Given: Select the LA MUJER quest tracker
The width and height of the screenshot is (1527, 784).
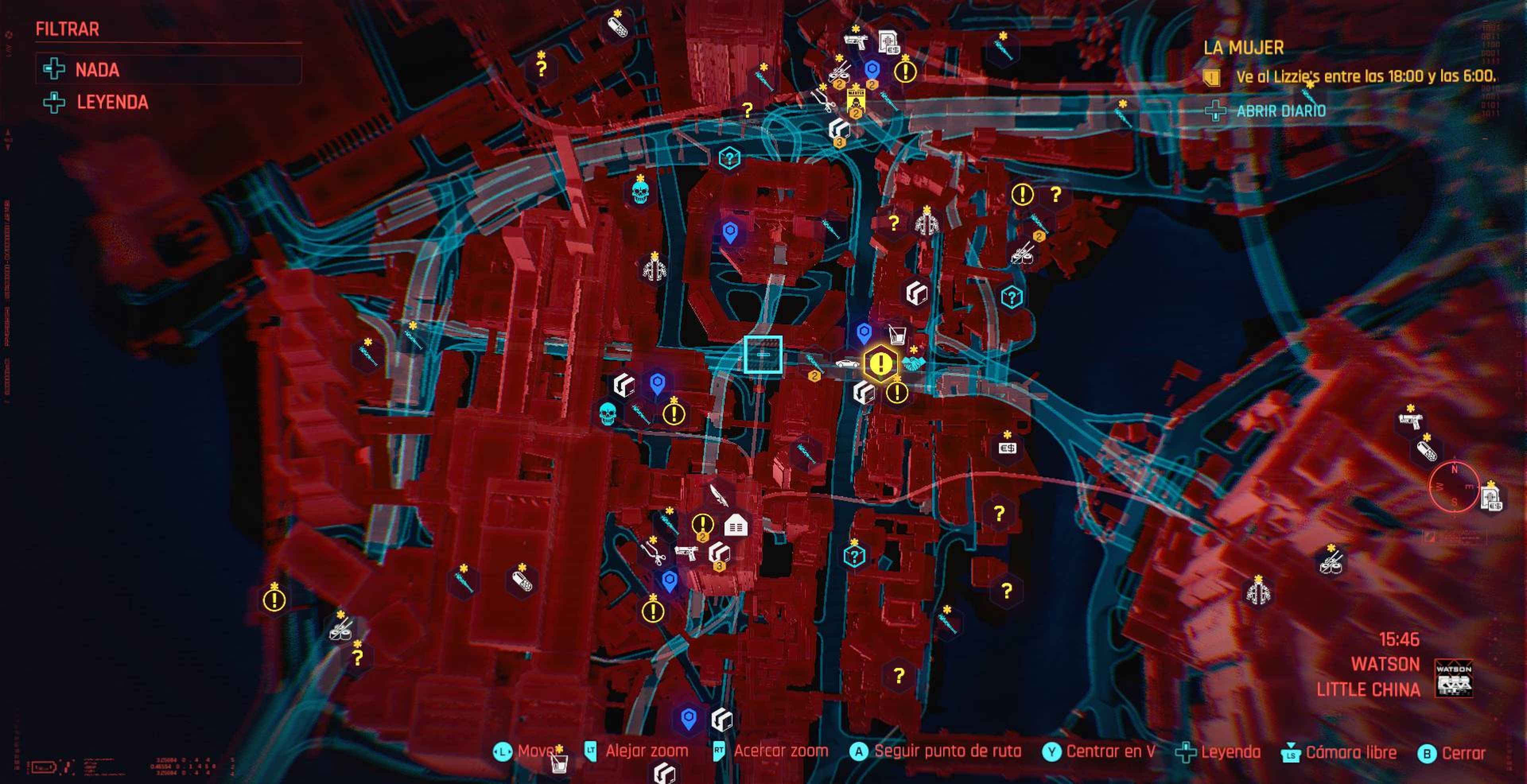Looking at the screenshot, I should (x=1243, y=47).
